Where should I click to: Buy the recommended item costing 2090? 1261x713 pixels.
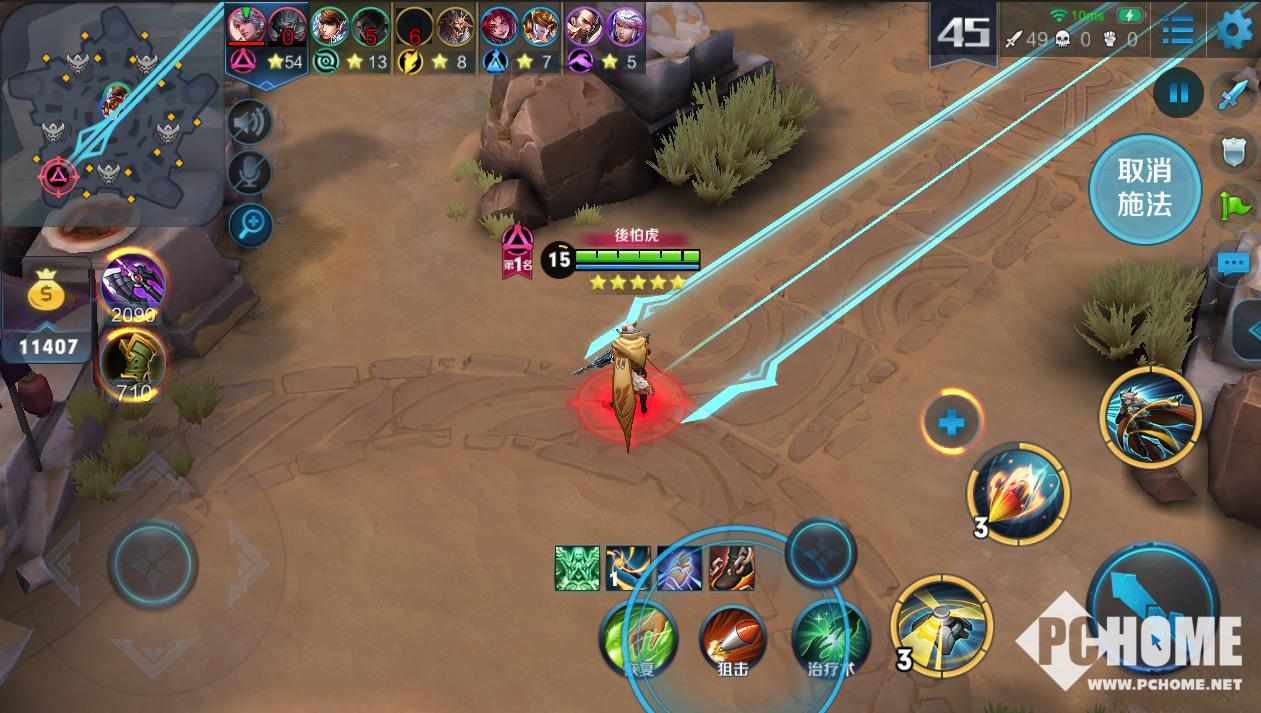tap(133, 283)
